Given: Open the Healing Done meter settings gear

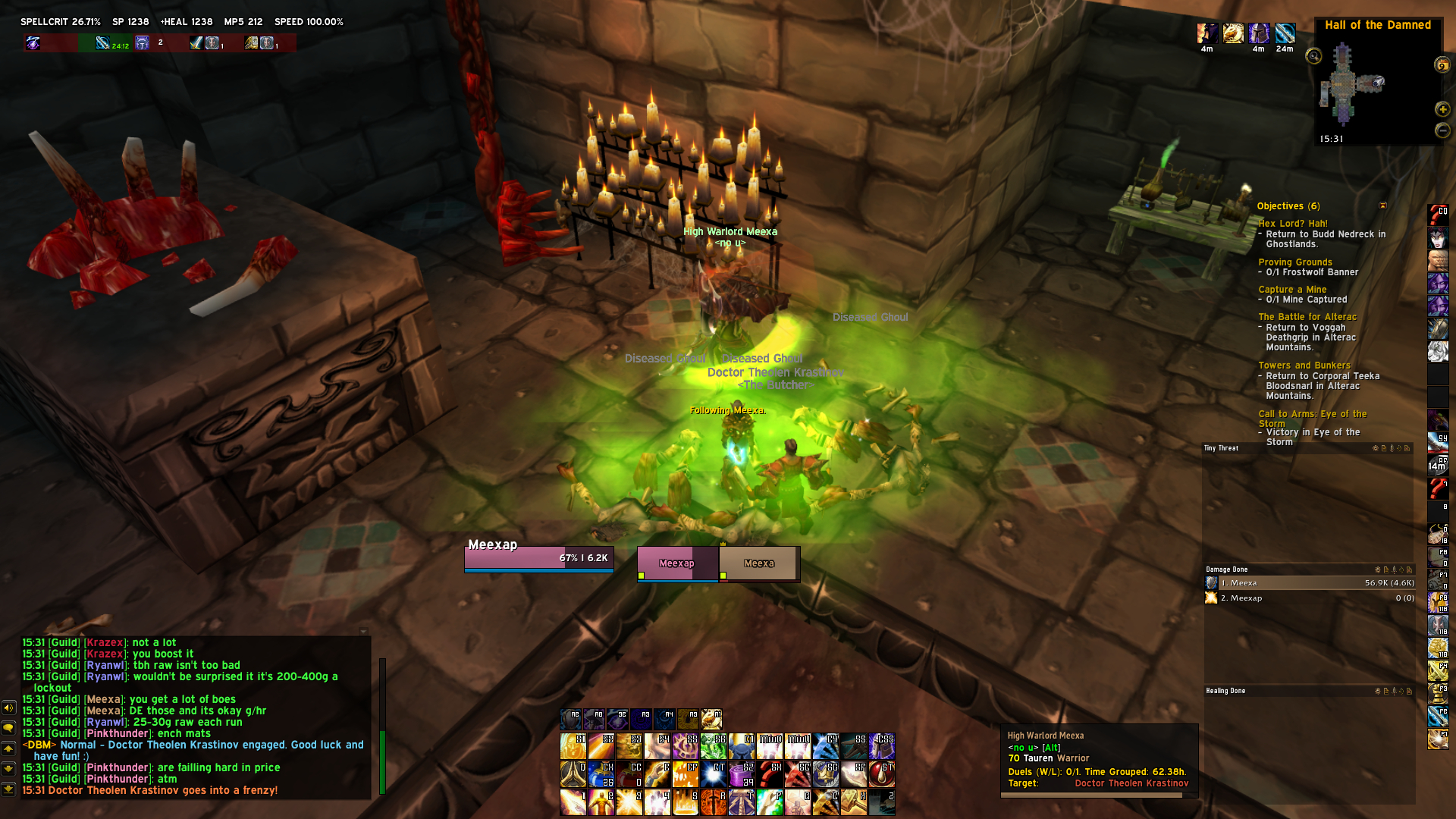Looking at the screenshot, I should pos(1378,691).
